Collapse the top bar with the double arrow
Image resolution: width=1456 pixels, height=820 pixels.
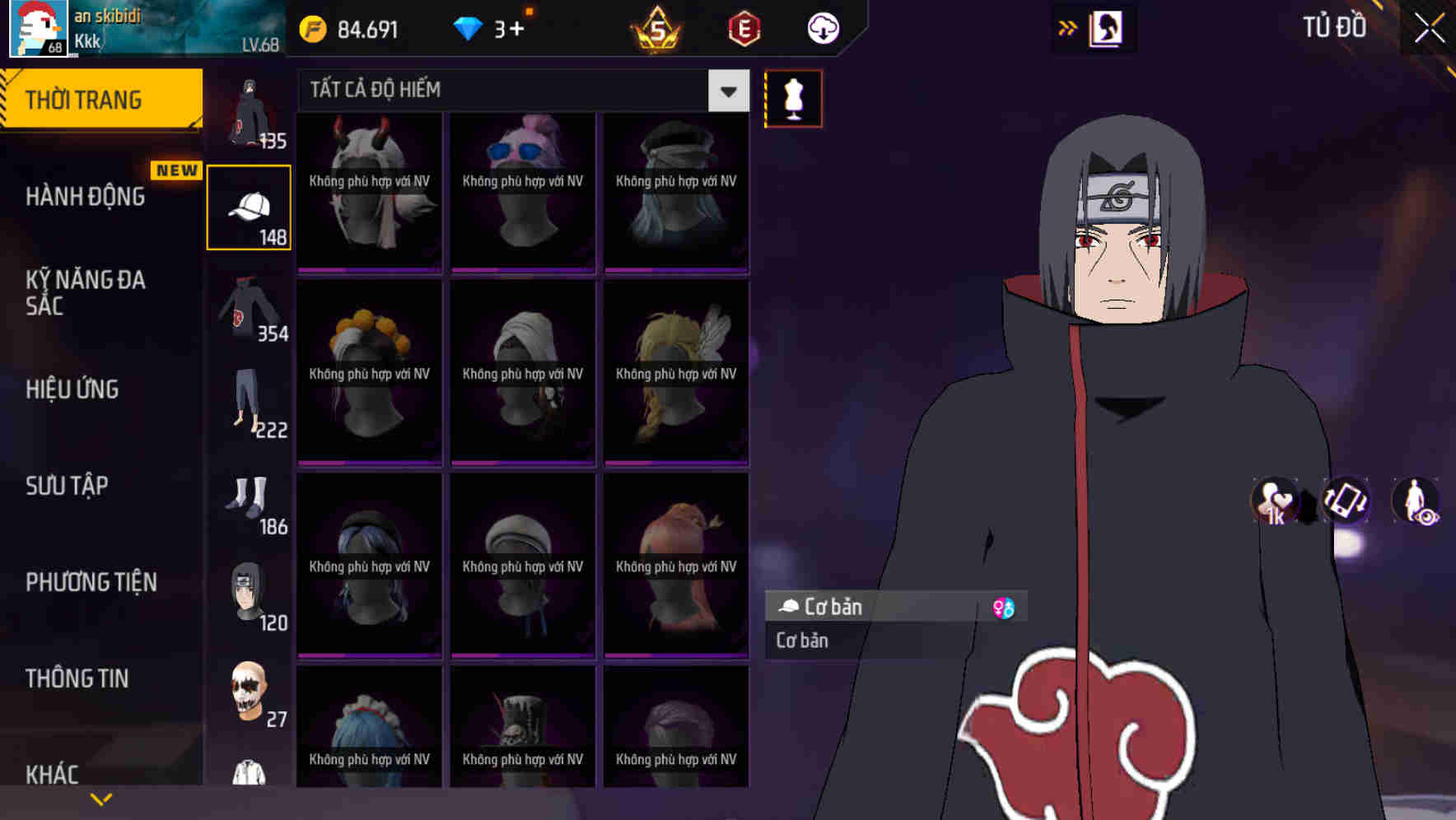[1068, 27]
